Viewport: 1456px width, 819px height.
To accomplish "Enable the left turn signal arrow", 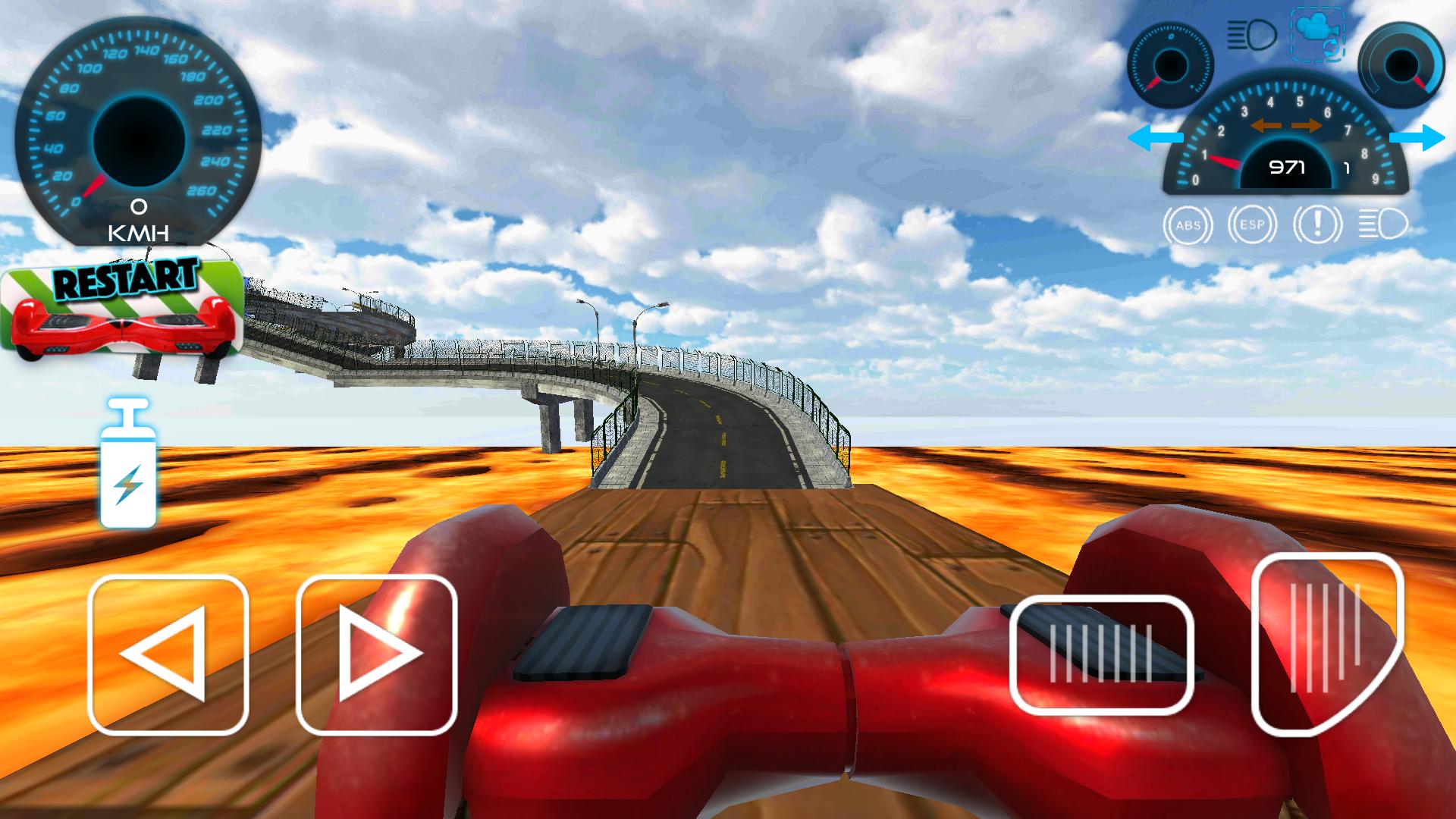I will [x=1155, y=137].
